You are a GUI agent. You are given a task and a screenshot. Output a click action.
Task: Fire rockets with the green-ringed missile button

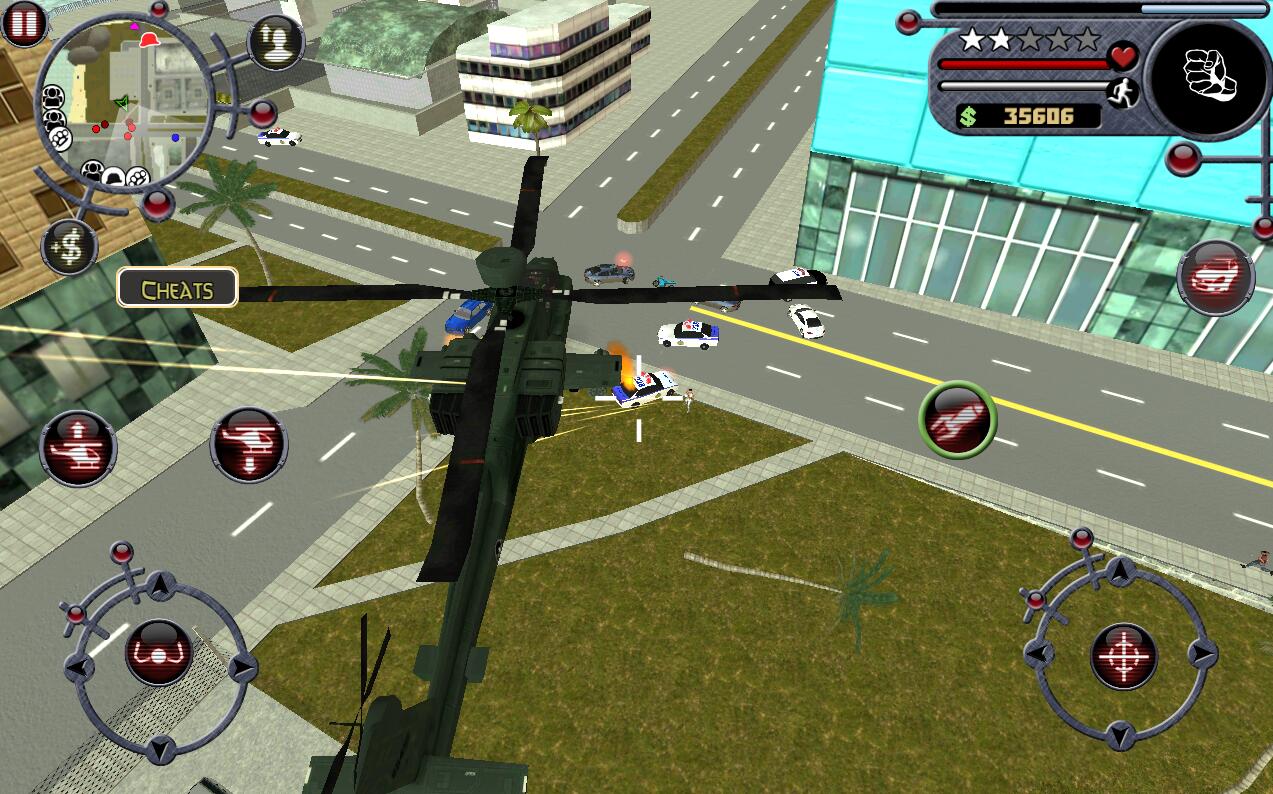tap(957, 420)
